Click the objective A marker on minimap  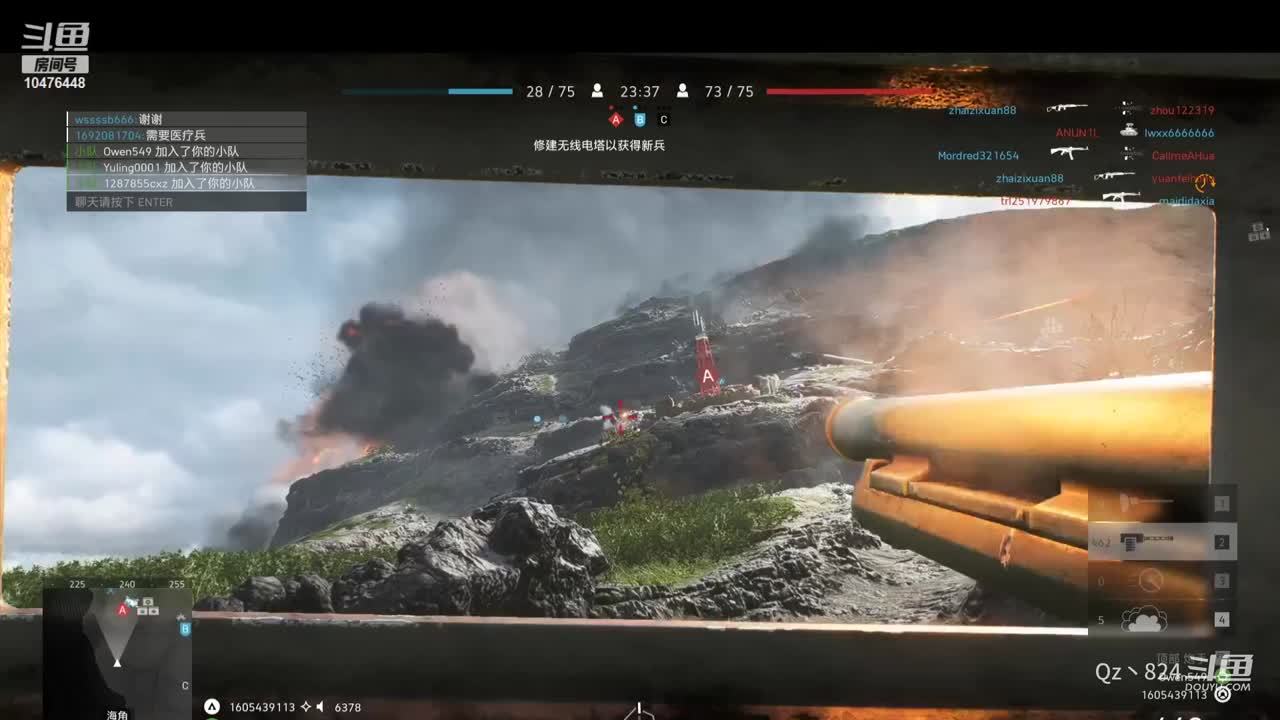[123, 610]
